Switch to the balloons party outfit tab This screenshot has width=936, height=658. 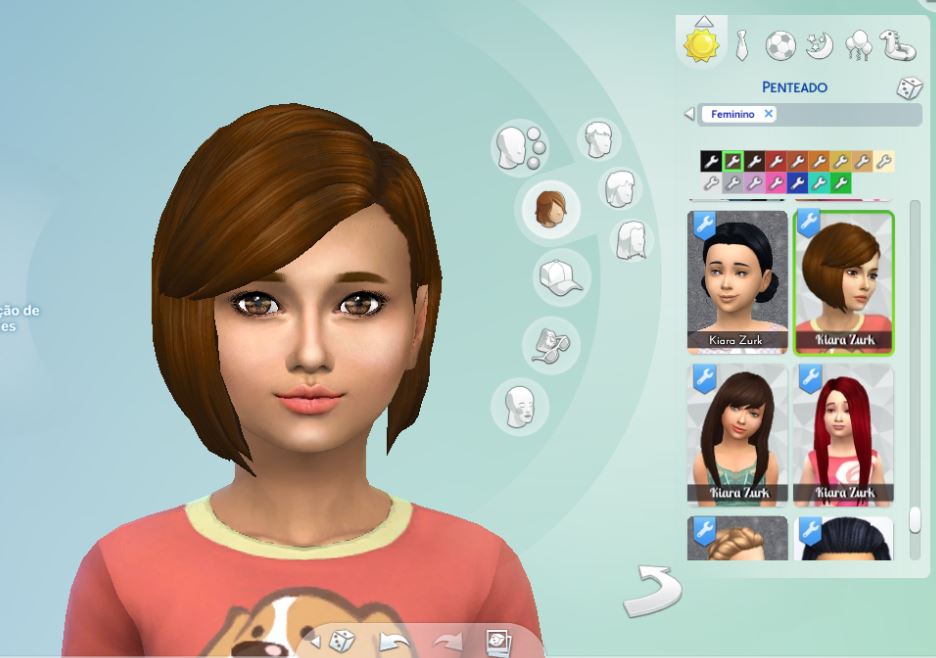(x=858, y=44)
